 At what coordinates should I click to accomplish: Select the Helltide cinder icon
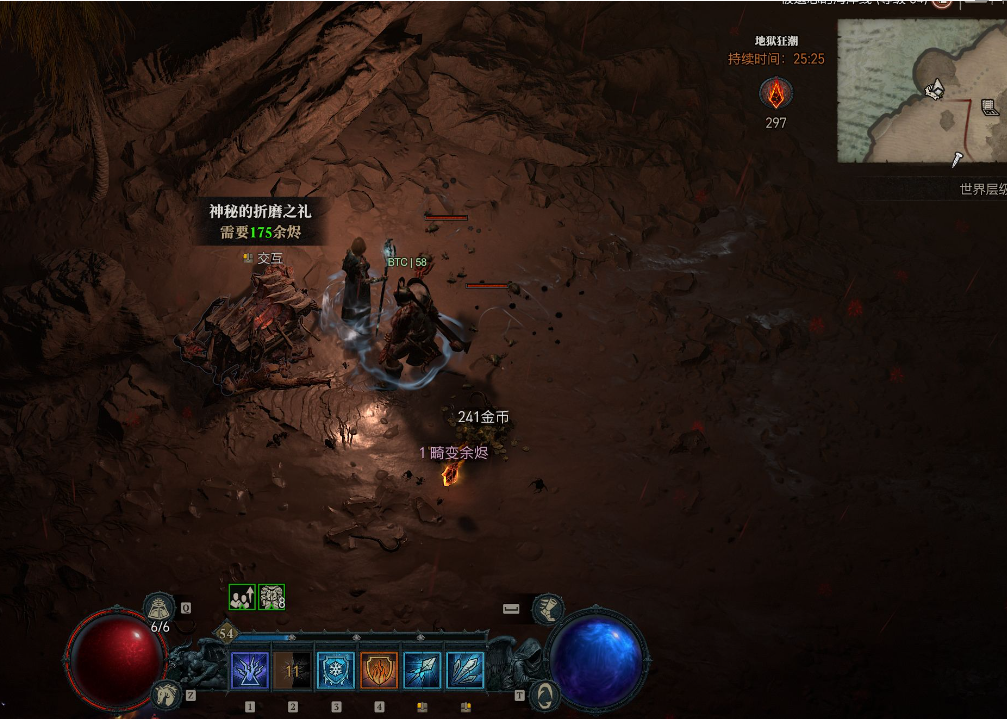(775, 94)
